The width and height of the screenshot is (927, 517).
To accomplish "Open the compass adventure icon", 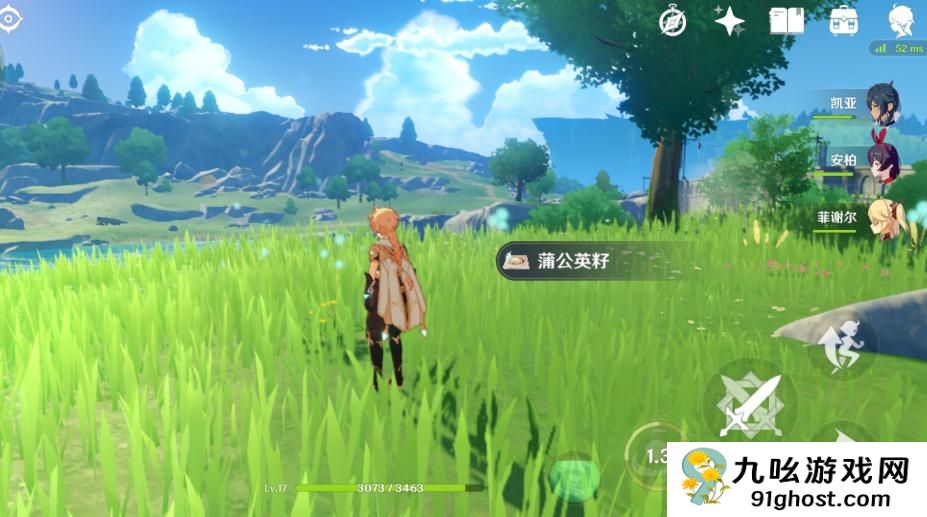I will click(673, 21).
